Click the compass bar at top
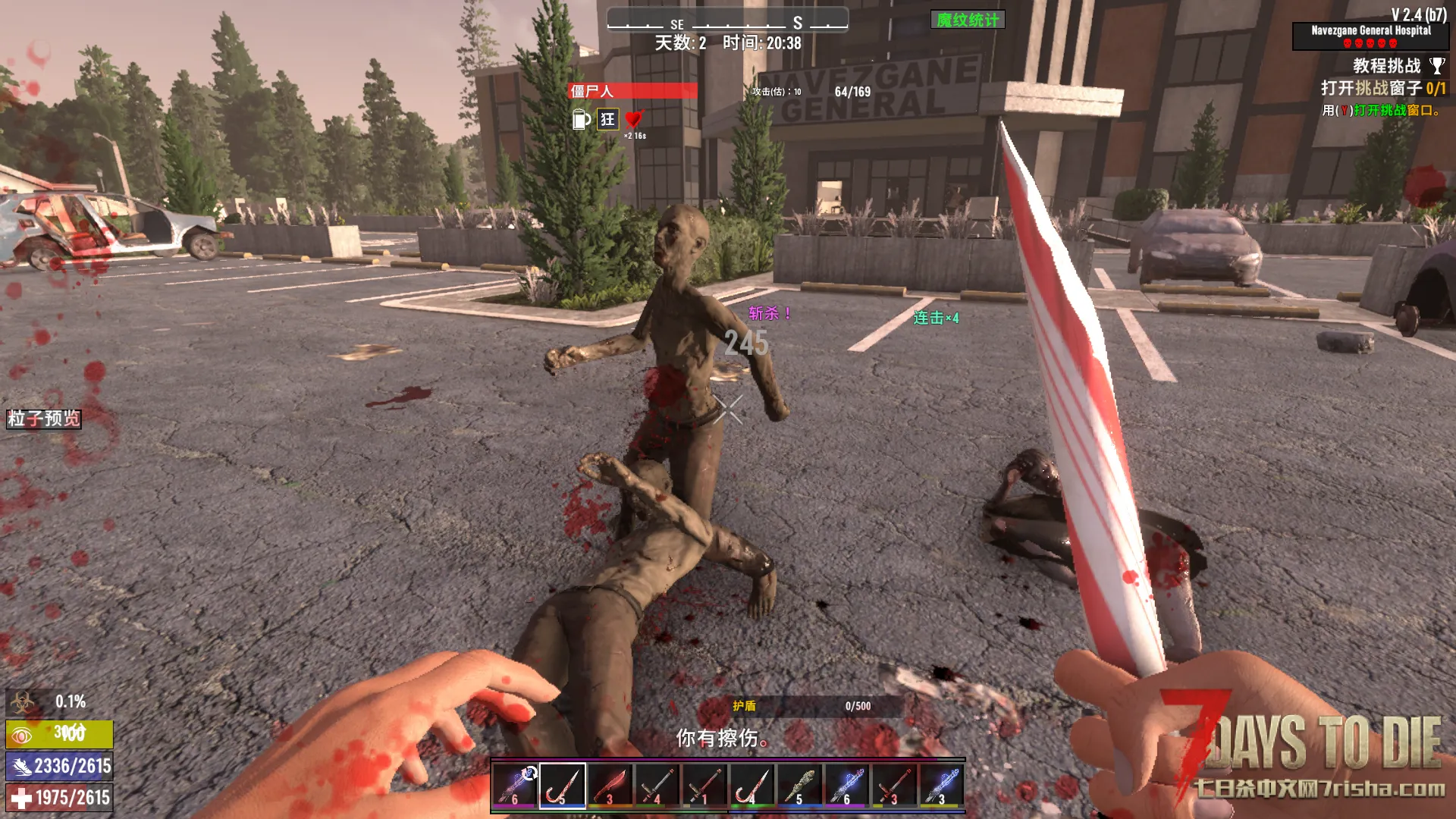1456x819 pixels. click(x=727, y=21)
